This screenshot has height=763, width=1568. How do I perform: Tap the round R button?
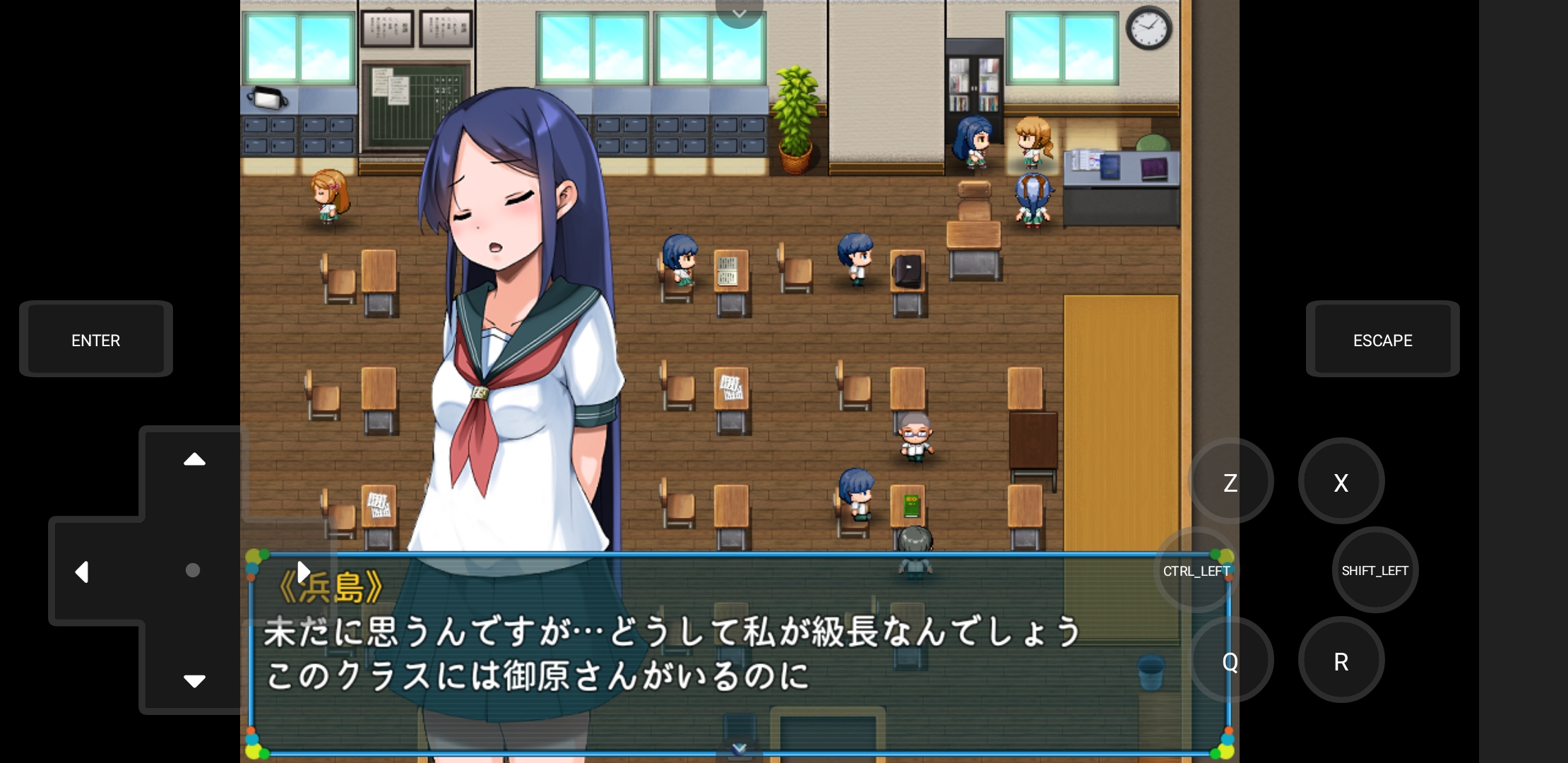click(1341, 661)
